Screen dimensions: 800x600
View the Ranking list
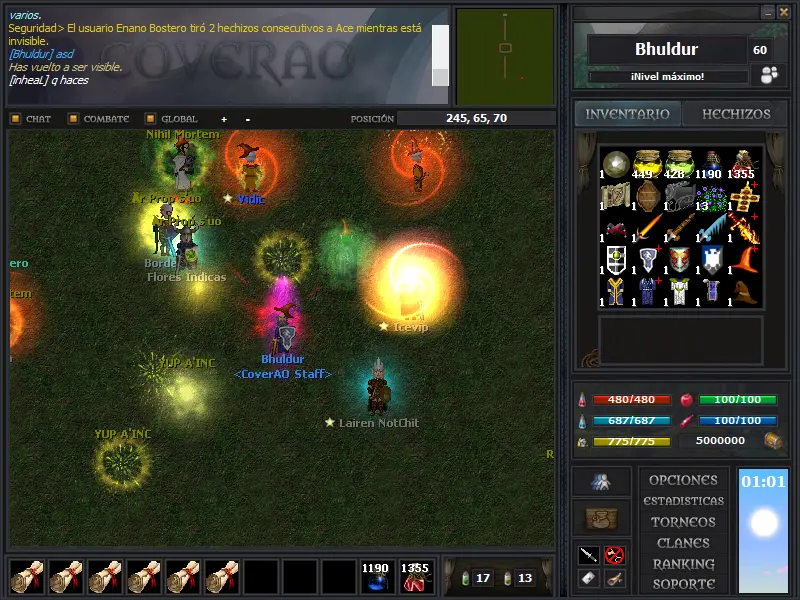pos(683,564)
